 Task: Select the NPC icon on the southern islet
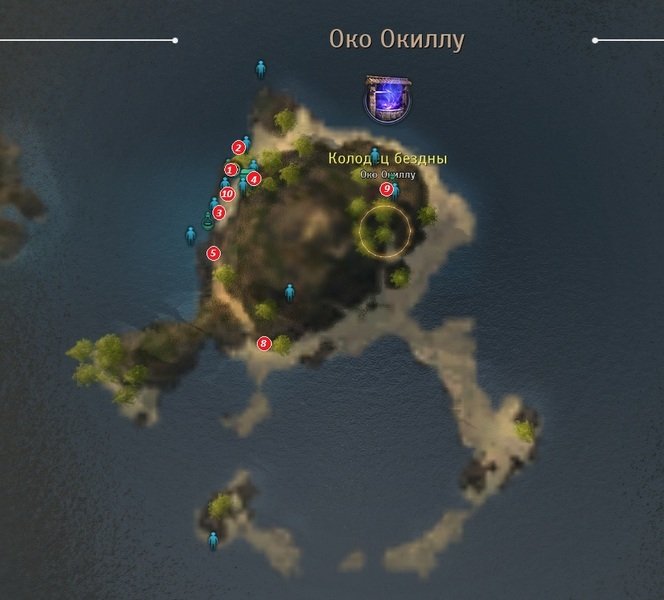(x=213, y=541)
